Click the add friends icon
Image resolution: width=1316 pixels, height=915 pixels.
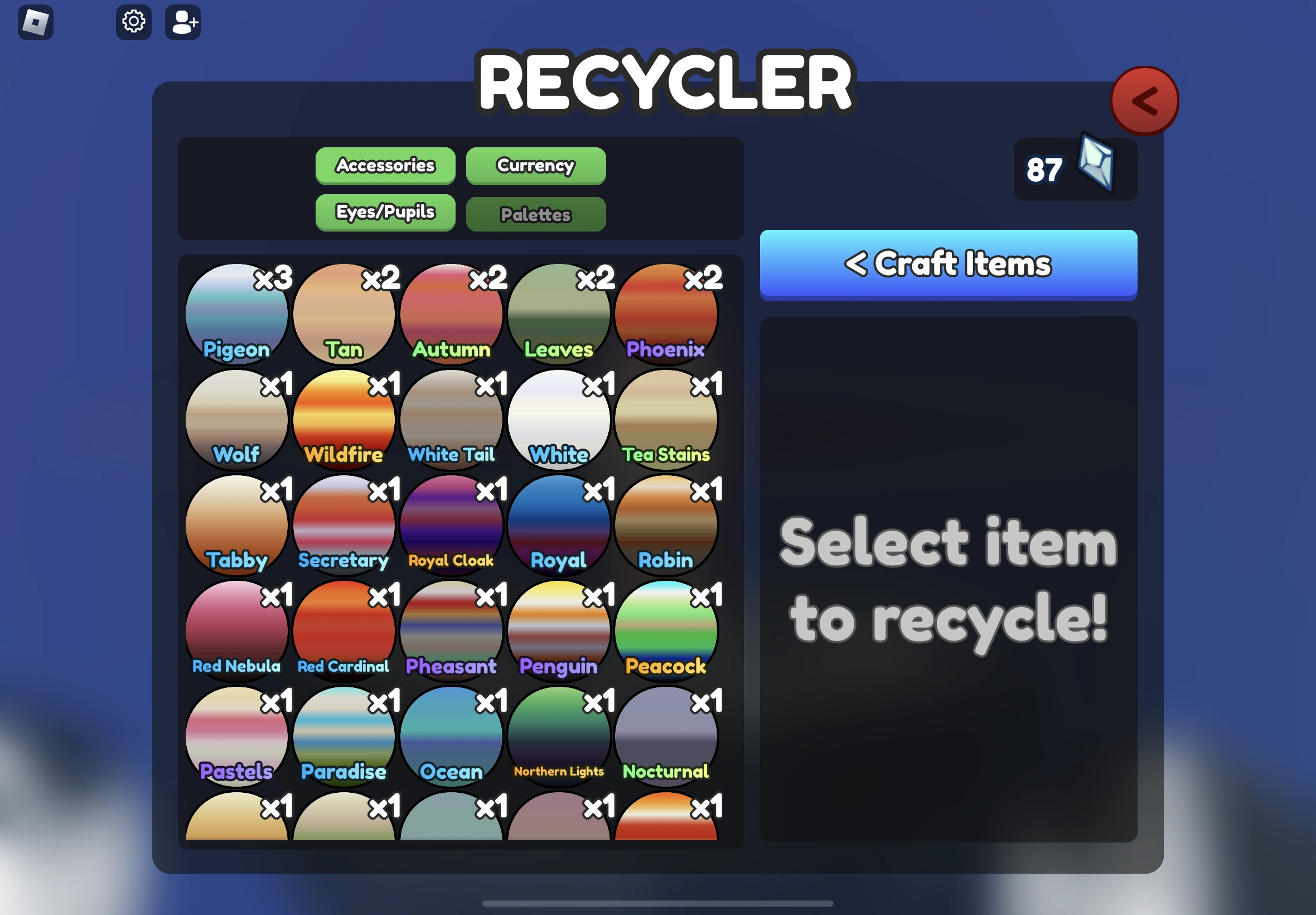click(183, 22)
